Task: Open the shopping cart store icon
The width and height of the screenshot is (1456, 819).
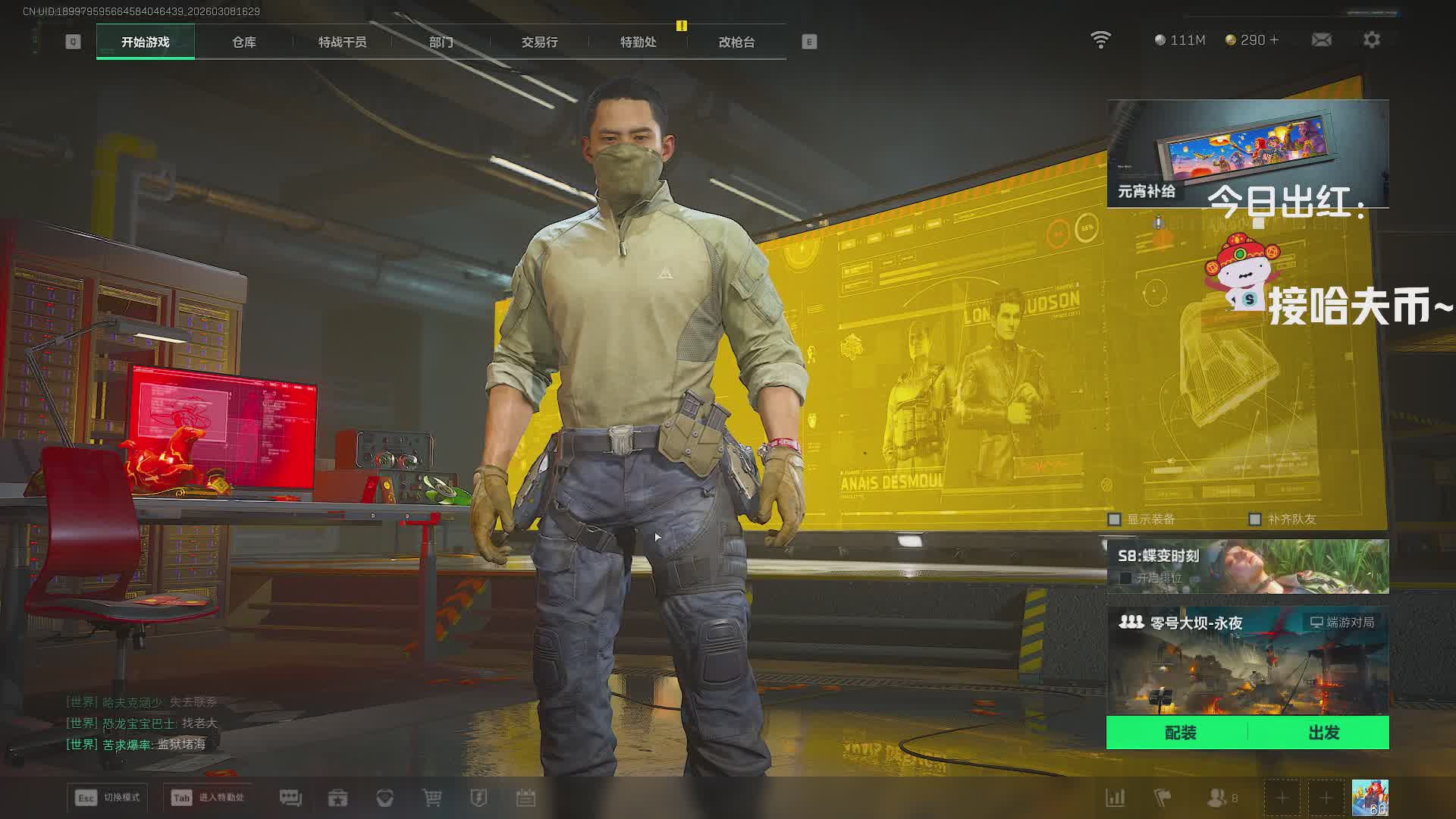Action: (x=431, y=798)
